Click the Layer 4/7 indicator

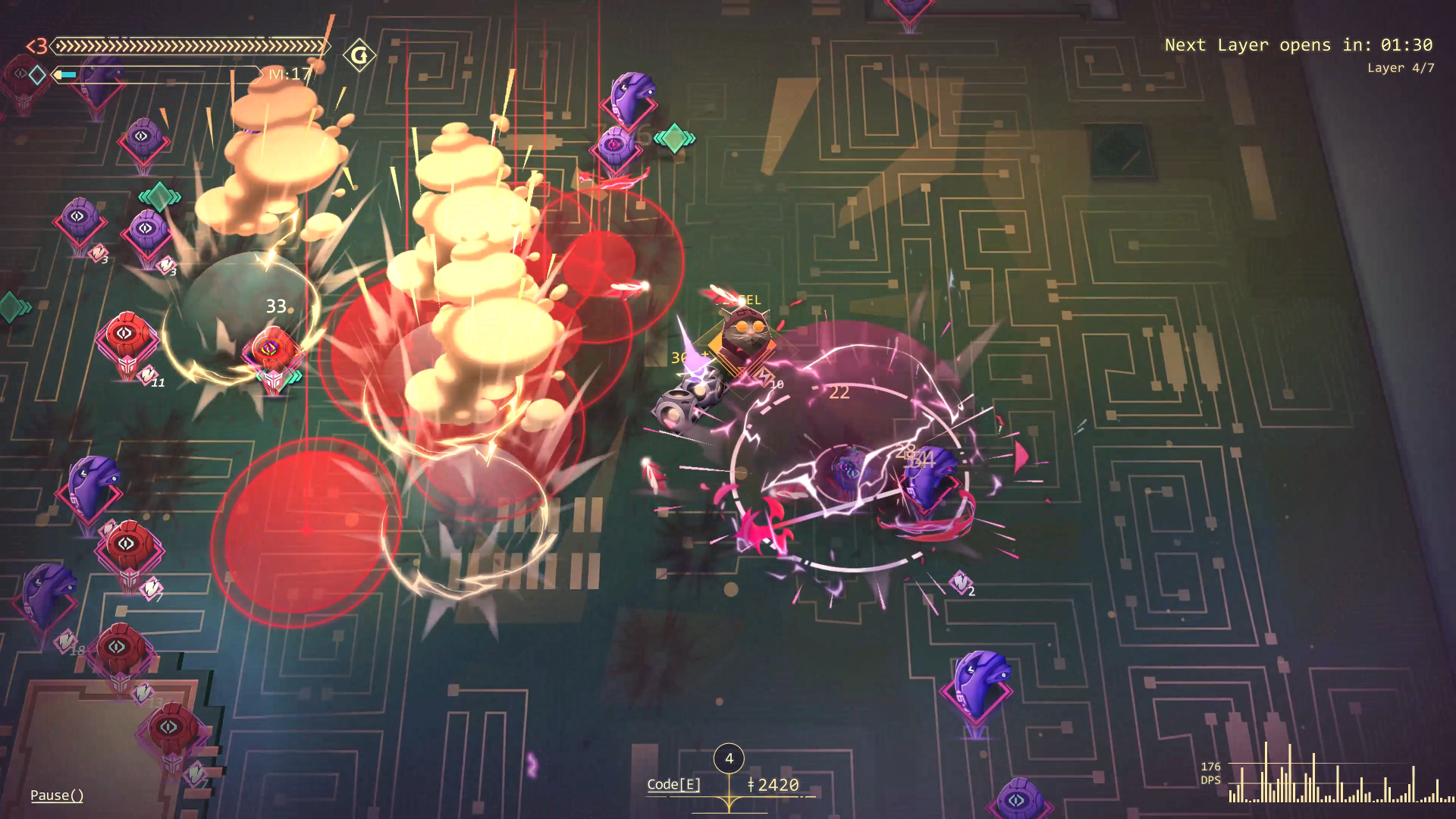[x=1400, y=67]
